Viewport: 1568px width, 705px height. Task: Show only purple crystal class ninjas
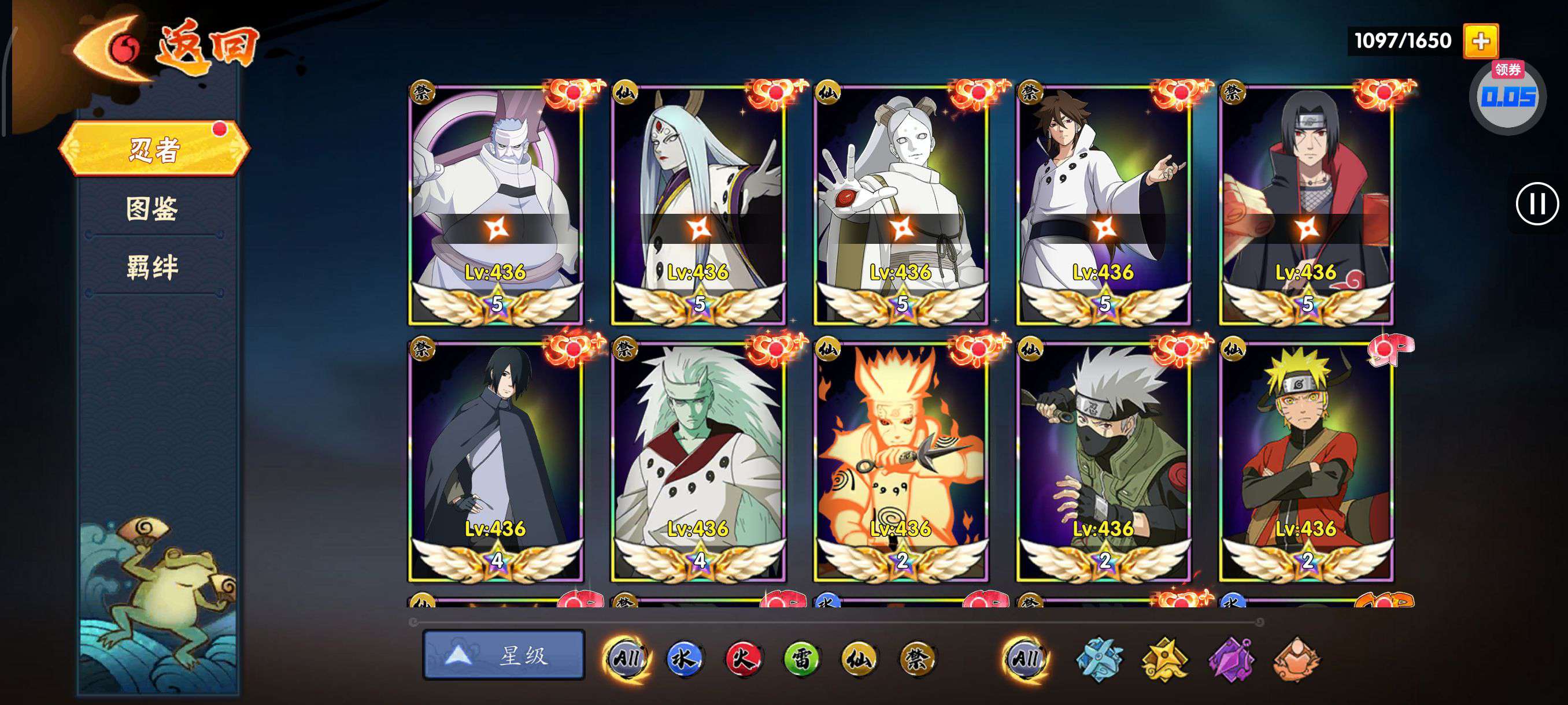click(1231, 659)
